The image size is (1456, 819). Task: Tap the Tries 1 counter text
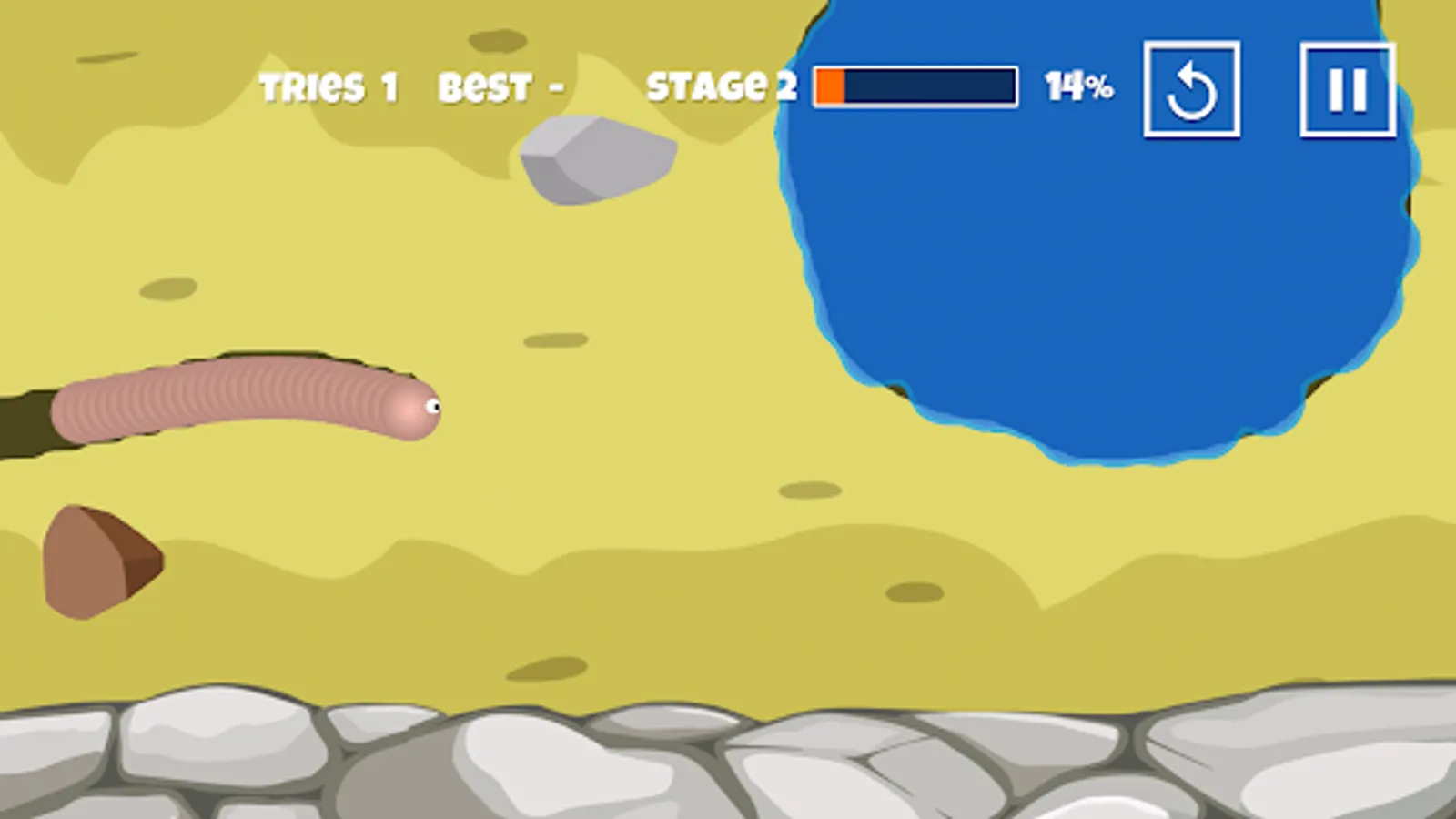tap(328, 86)
